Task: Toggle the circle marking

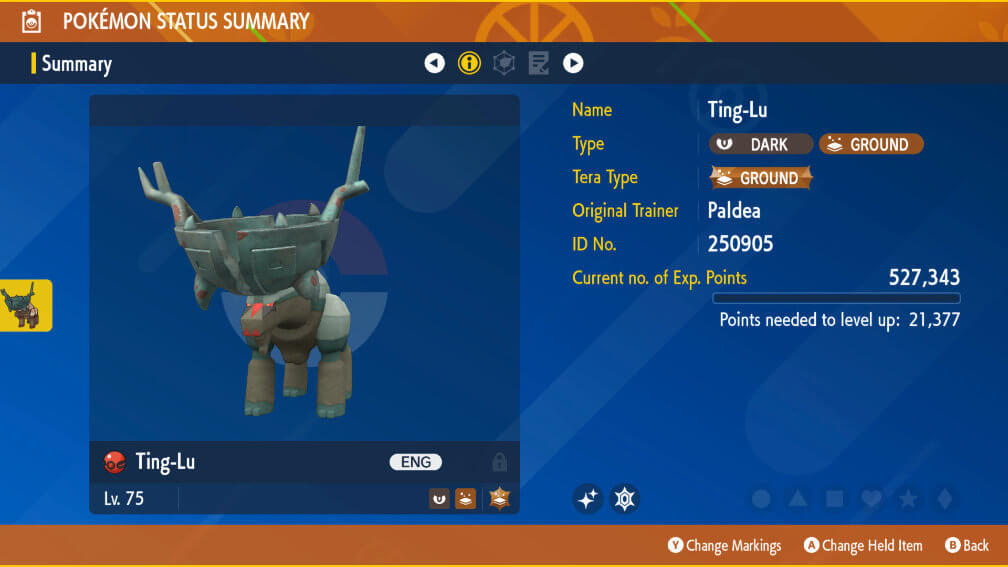Action: pyautogui.click(x=761, y=498)
